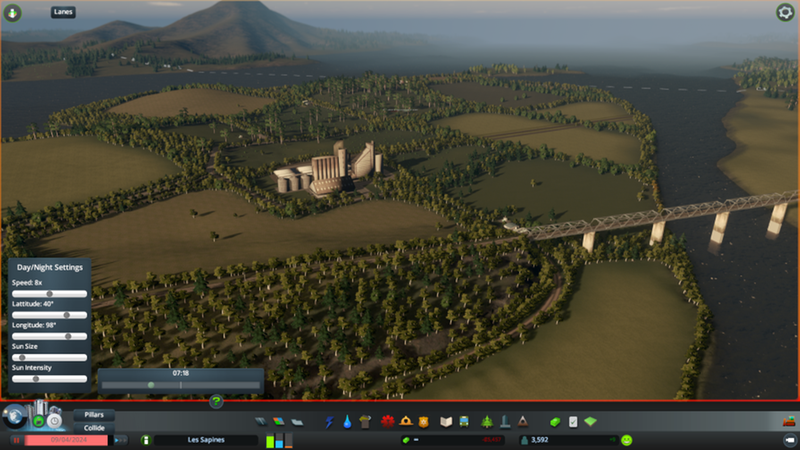800x450 pixels.
Task: Change the simulation speed arrows
Action: point(120,440)
